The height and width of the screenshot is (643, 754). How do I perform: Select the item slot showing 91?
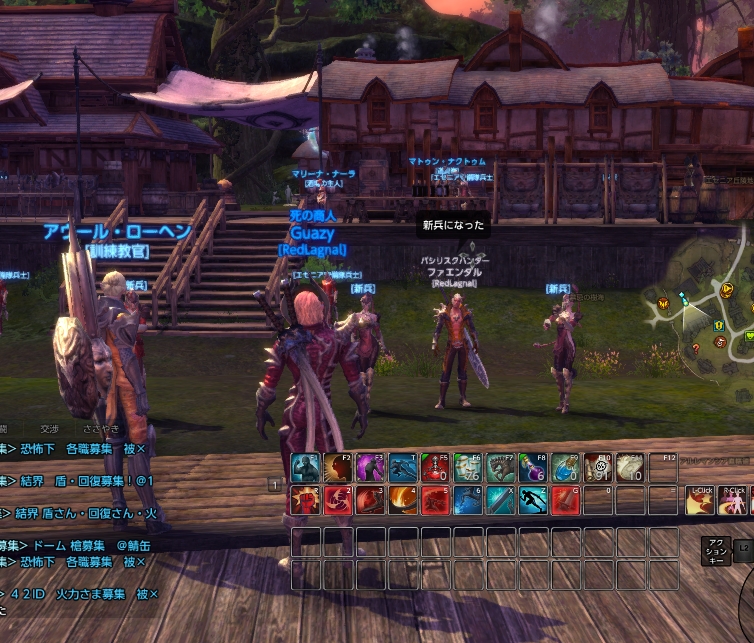point(597,467)
